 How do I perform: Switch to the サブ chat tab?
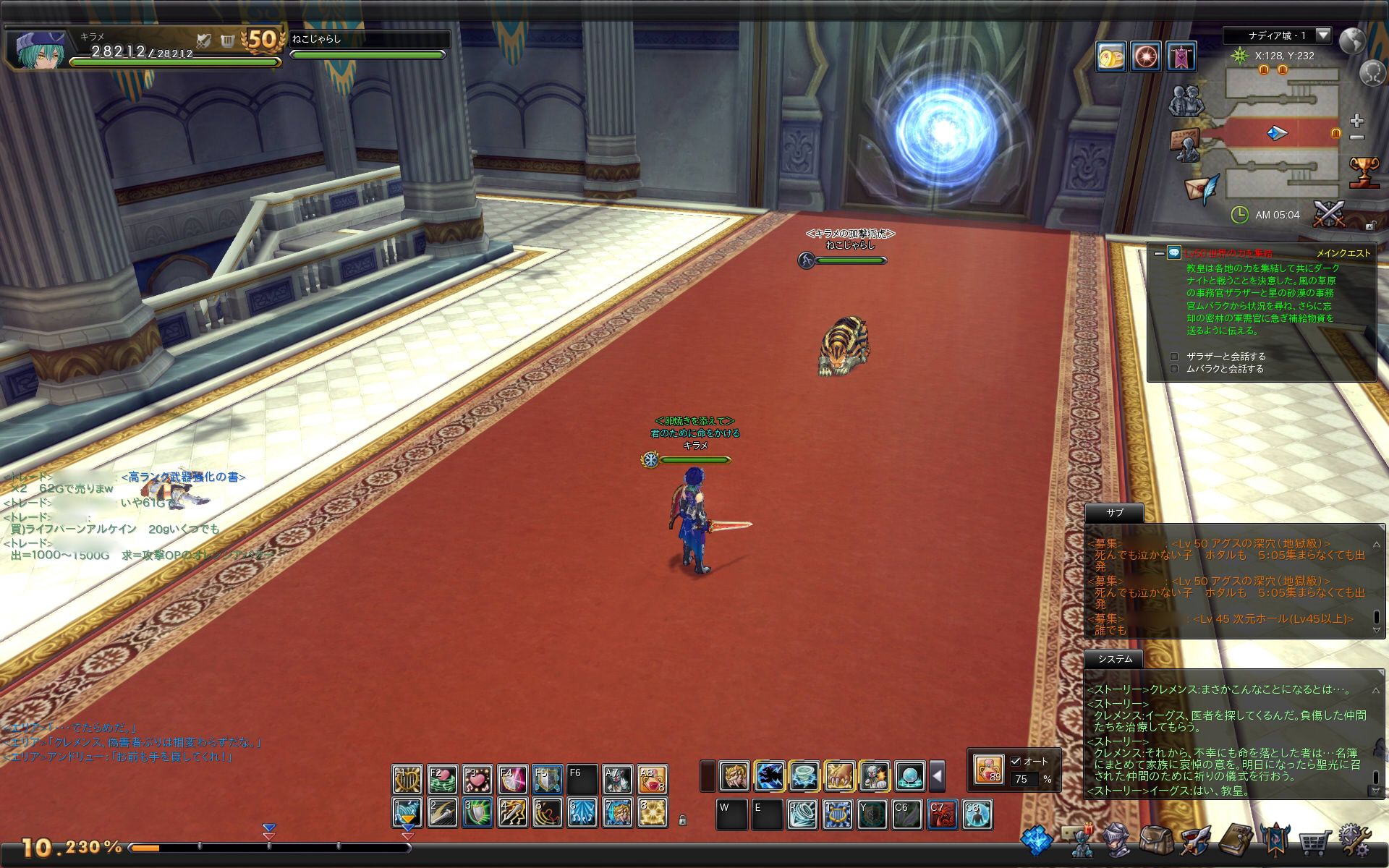[1114, 513]
